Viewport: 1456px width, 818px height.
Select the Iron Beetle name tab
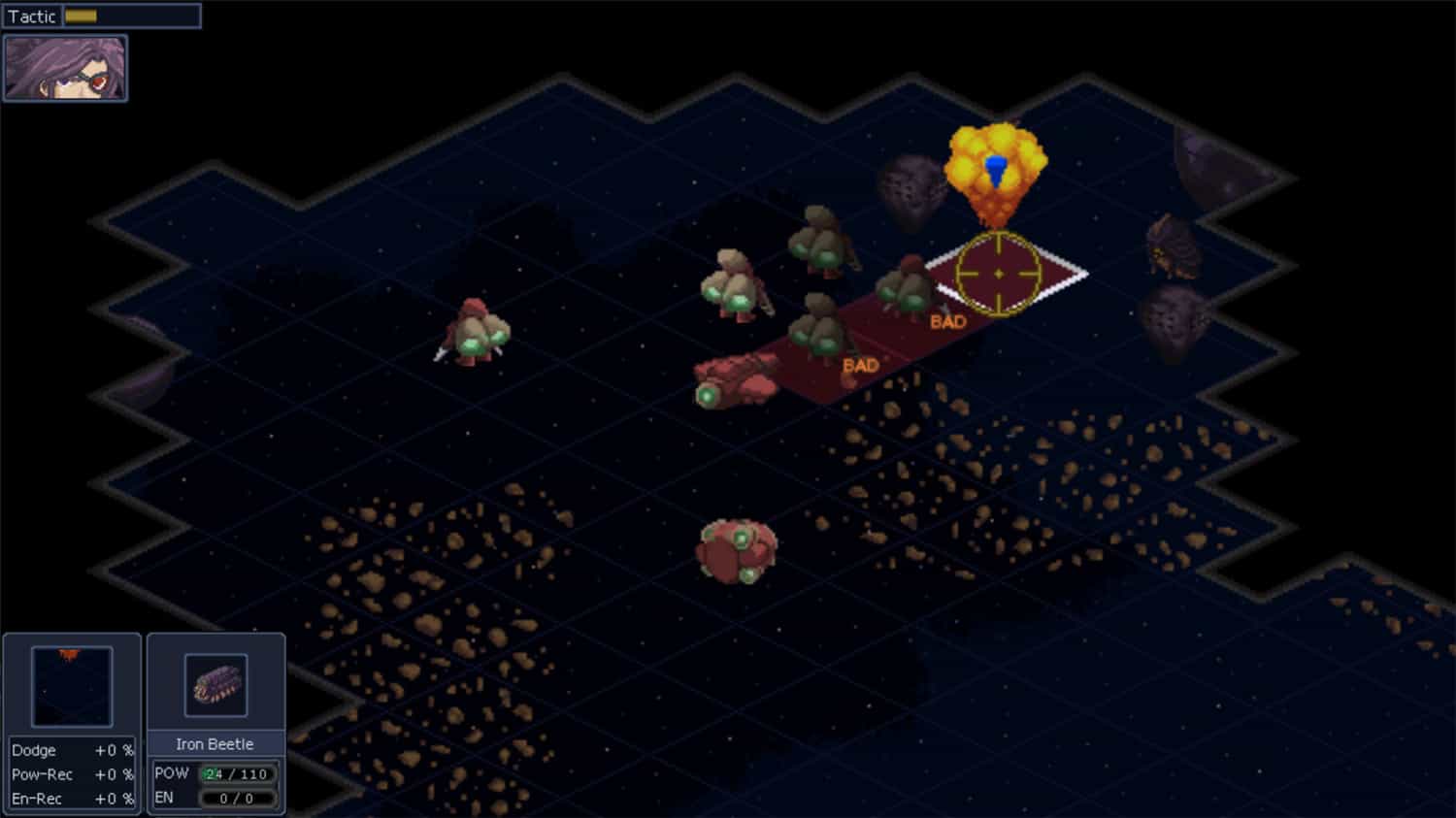(215, 743)
